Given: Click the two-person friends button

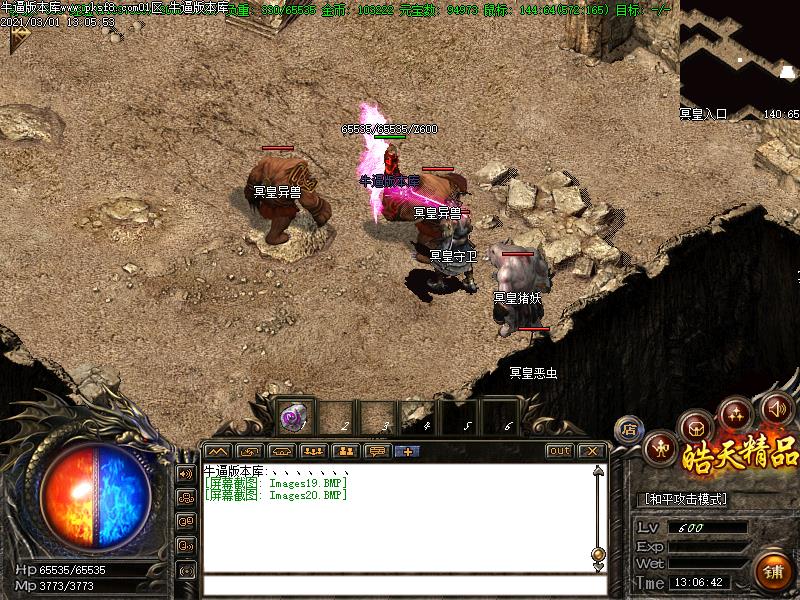Looking at the screenshot, I should point(346,451).
